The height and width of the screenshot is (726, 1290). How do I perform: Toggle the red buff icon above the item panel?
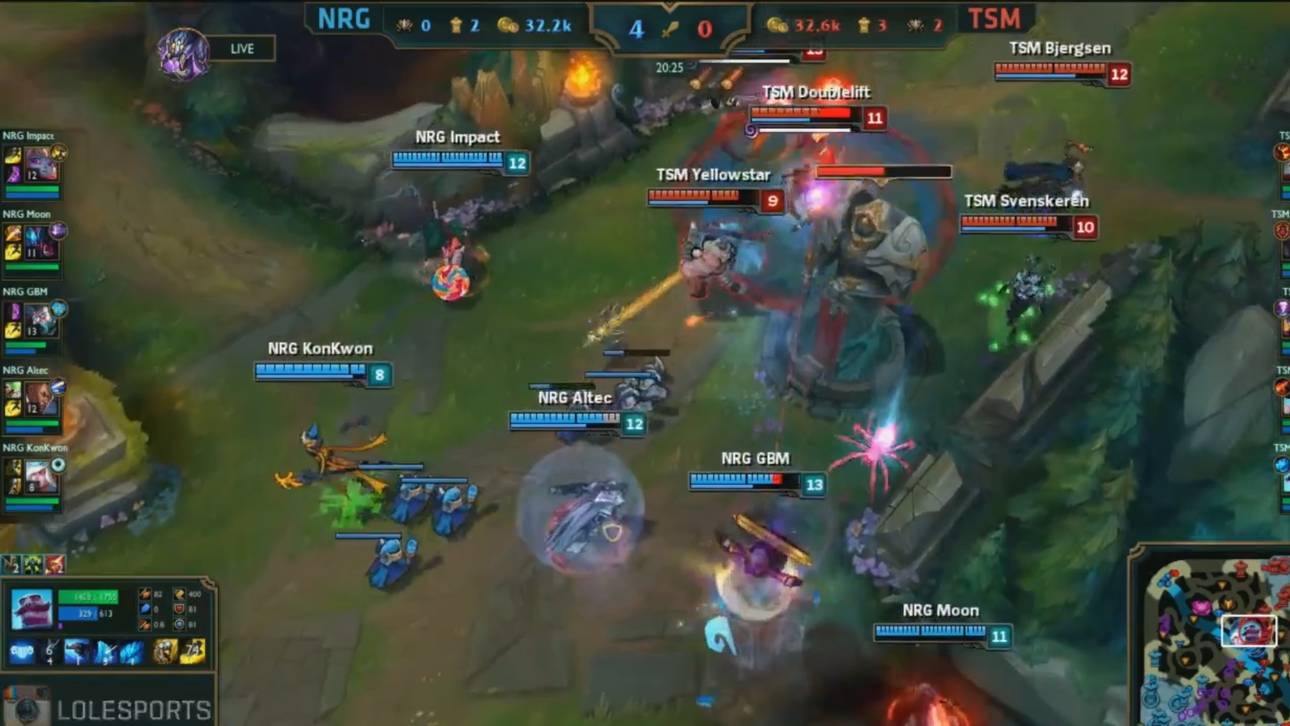pyautogui.click(x=54, y=564)
